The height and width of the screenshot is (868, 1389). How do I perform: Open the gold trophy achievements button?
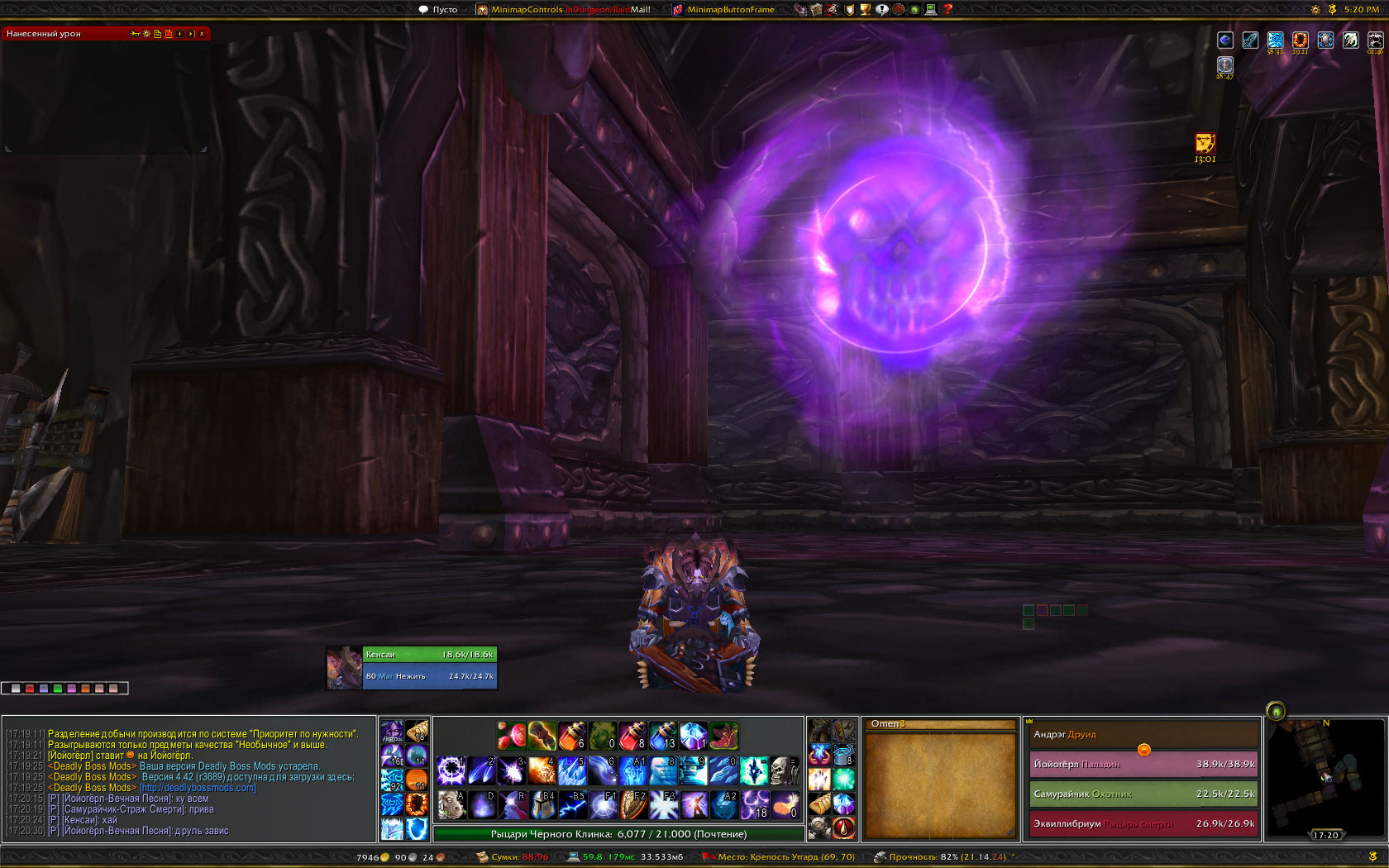[x=865, y=10]
